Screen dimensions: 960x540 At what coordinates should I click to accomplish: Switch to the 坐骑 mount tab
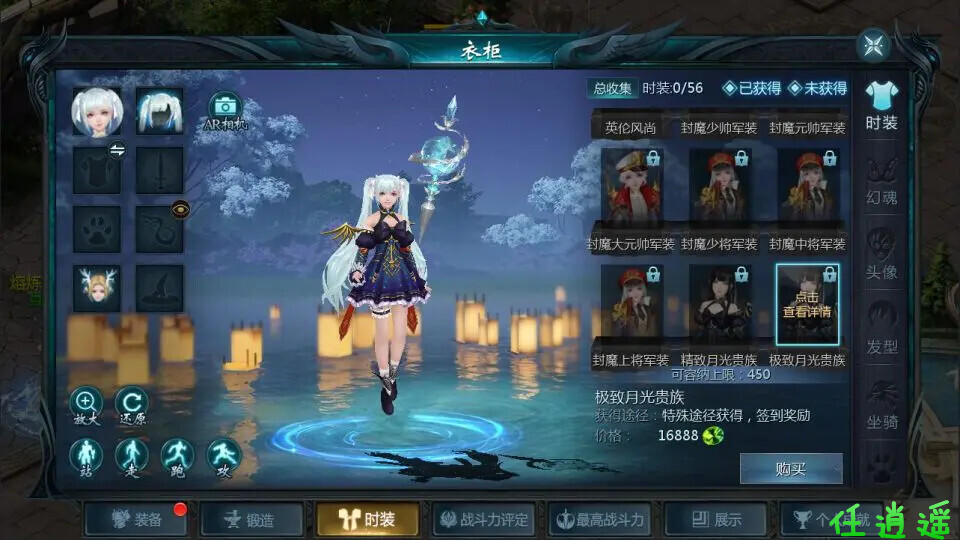click(x=881, y=405)
